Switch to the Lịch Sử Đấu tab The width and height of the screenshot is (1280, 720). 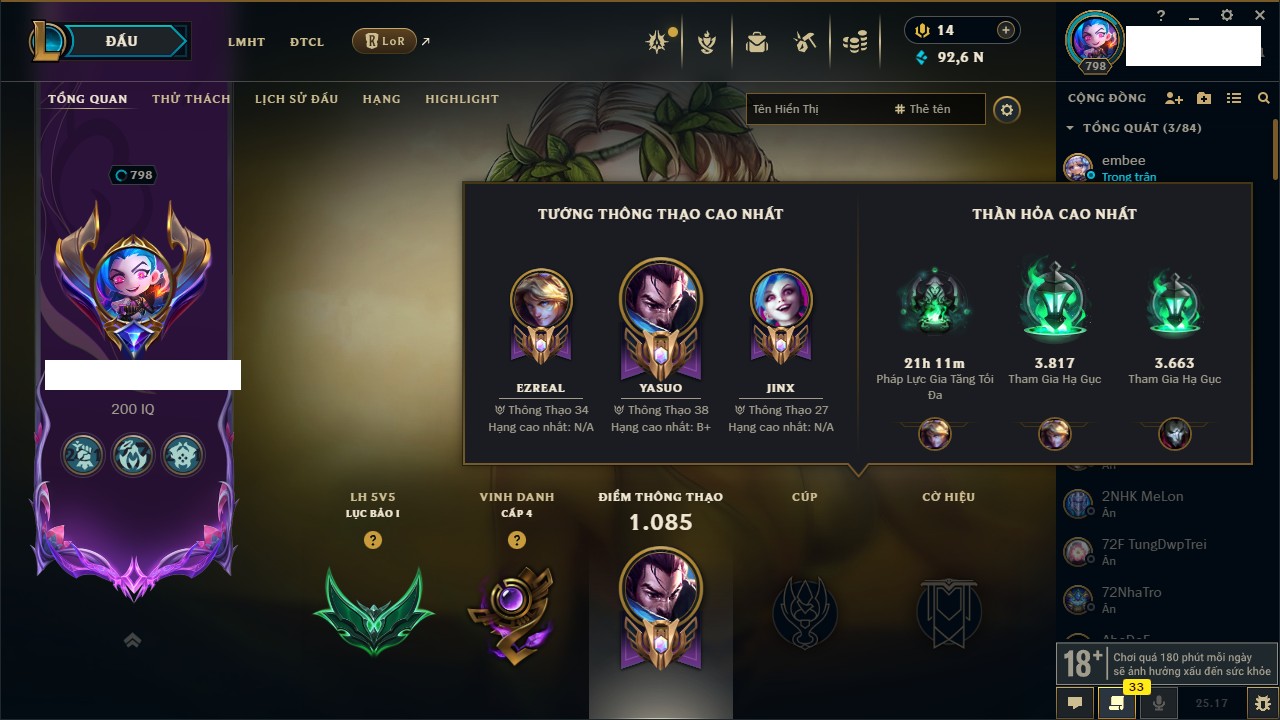[x=296, y=99]
